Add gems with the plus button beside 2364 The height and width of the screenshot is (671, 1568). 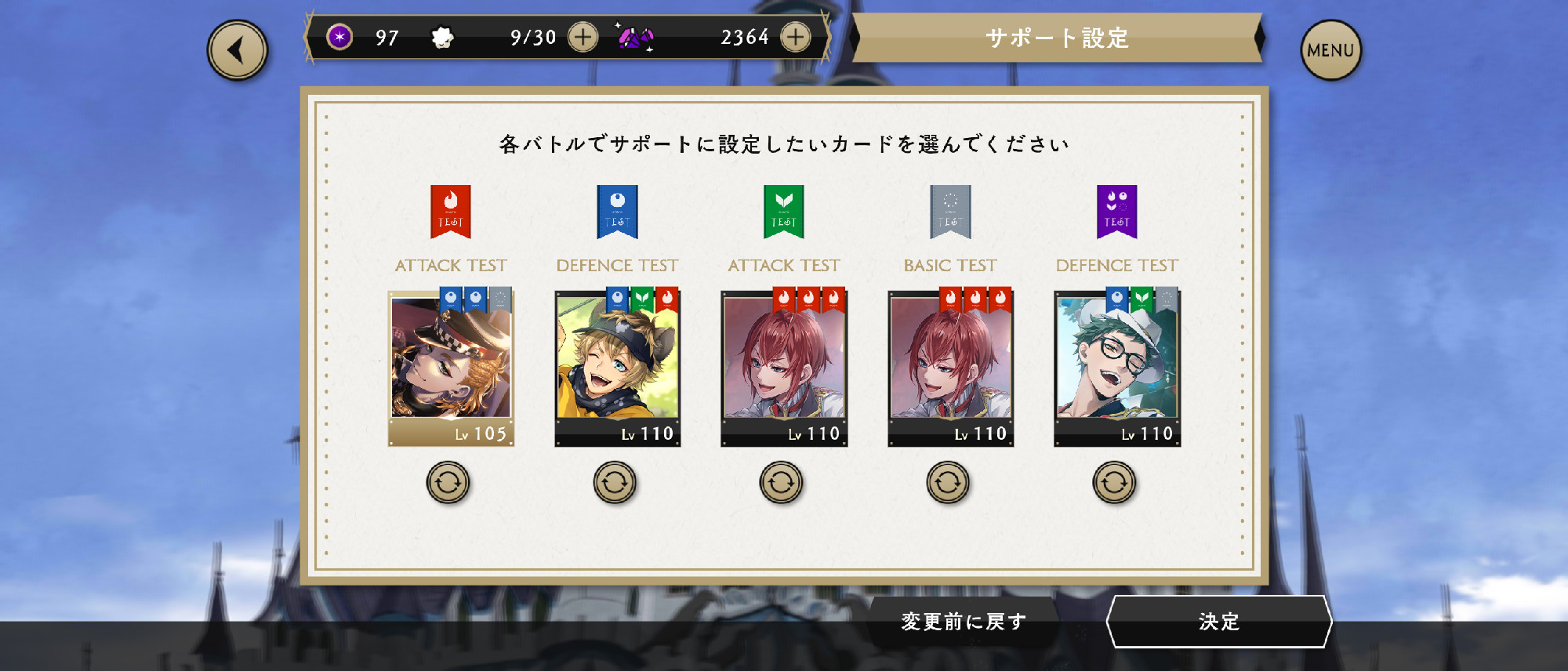pos(795,37)
